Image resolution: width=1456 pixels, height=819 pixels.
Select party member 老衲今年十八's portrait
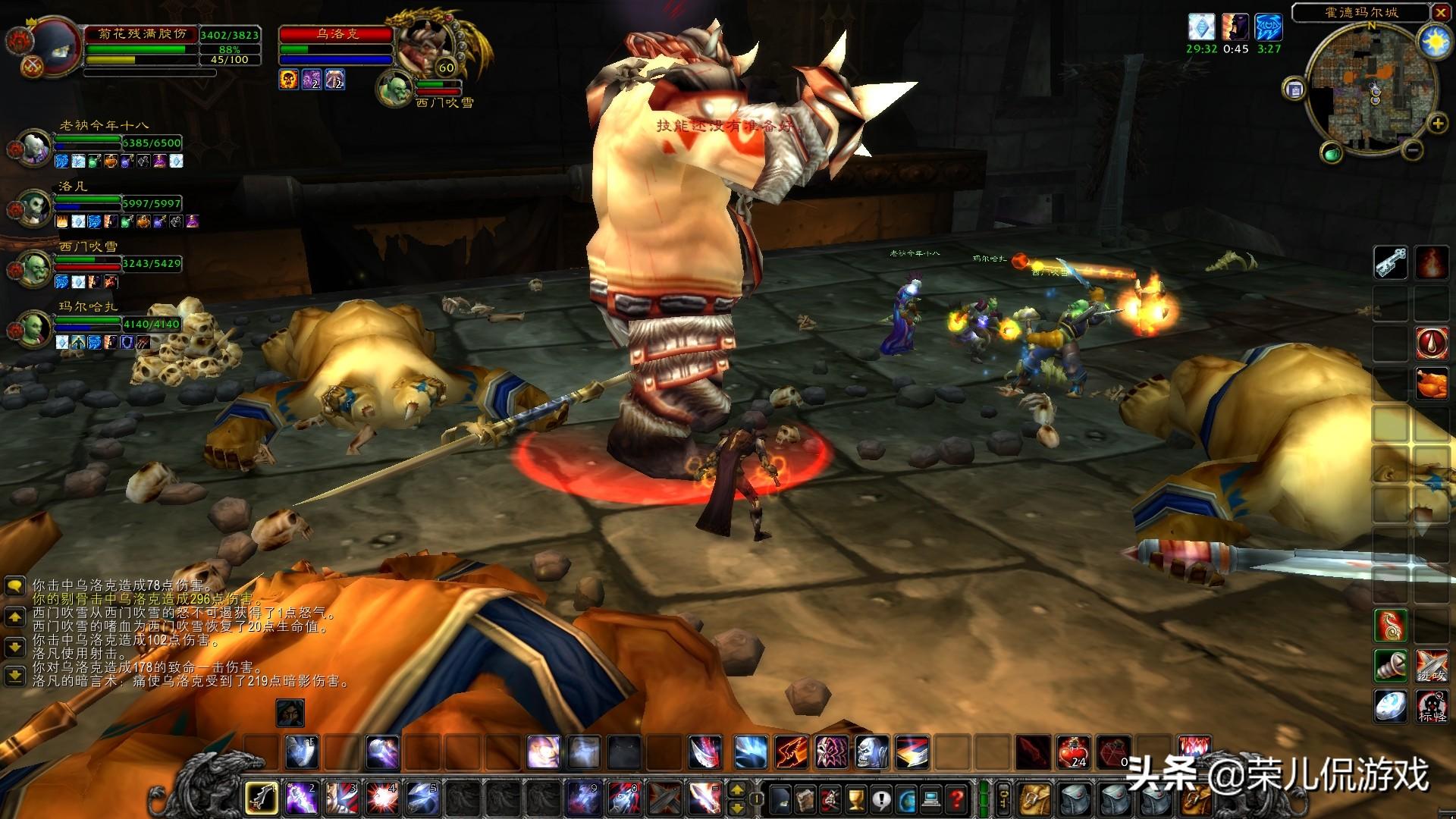point(33,147)
